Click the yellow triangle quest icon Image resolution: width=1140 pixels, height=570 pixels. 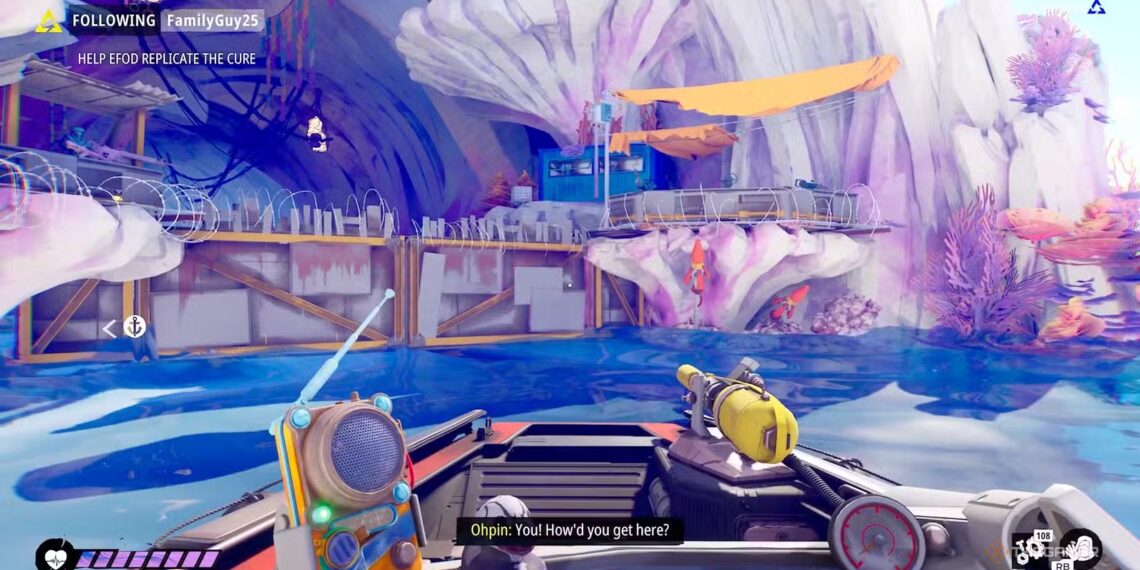pyautogui.click(x=48, y=21)
